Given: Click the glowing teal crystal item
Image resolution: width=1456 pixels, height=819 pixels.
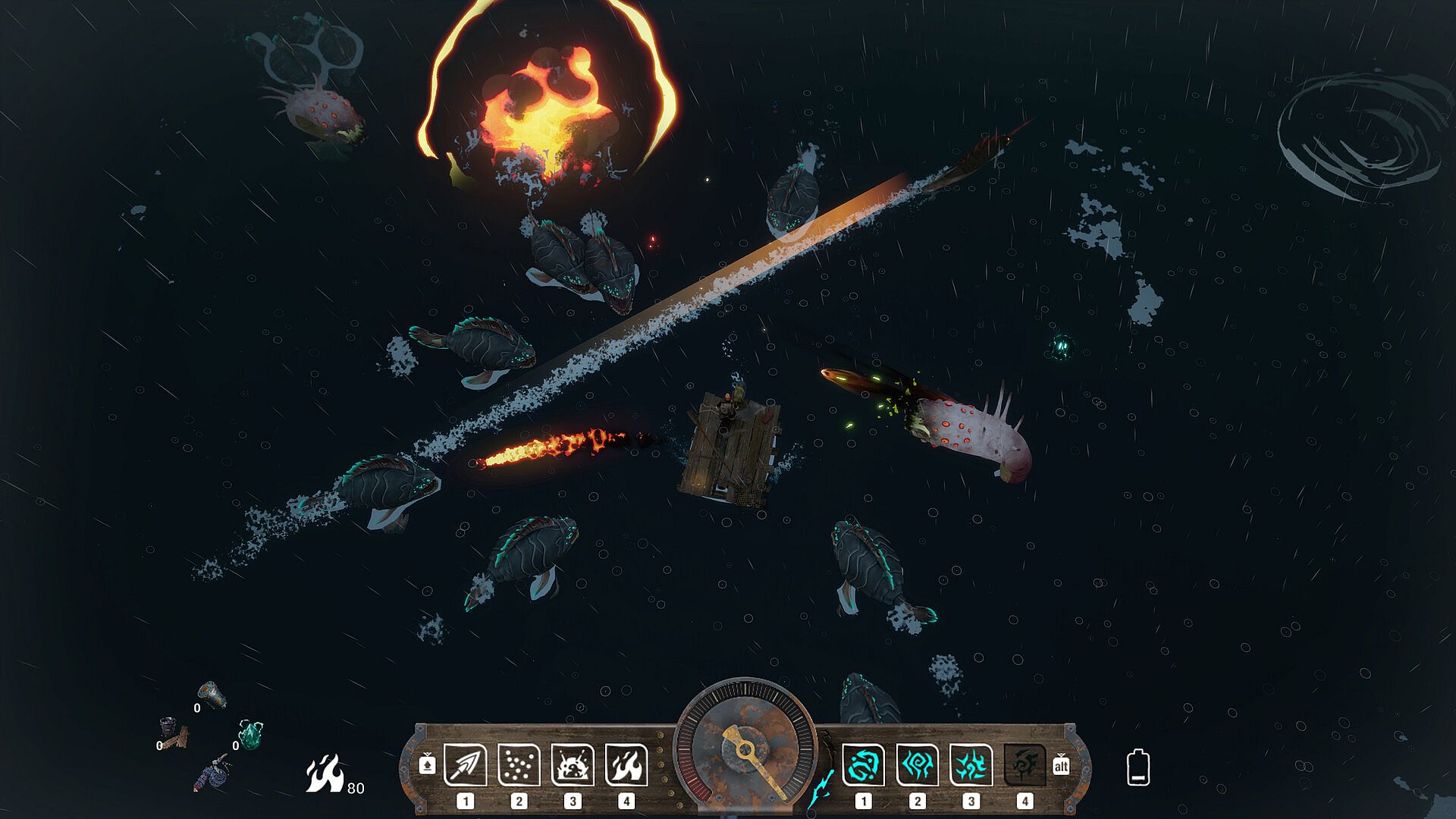Looking at the screenshot, I should point(251,733).
